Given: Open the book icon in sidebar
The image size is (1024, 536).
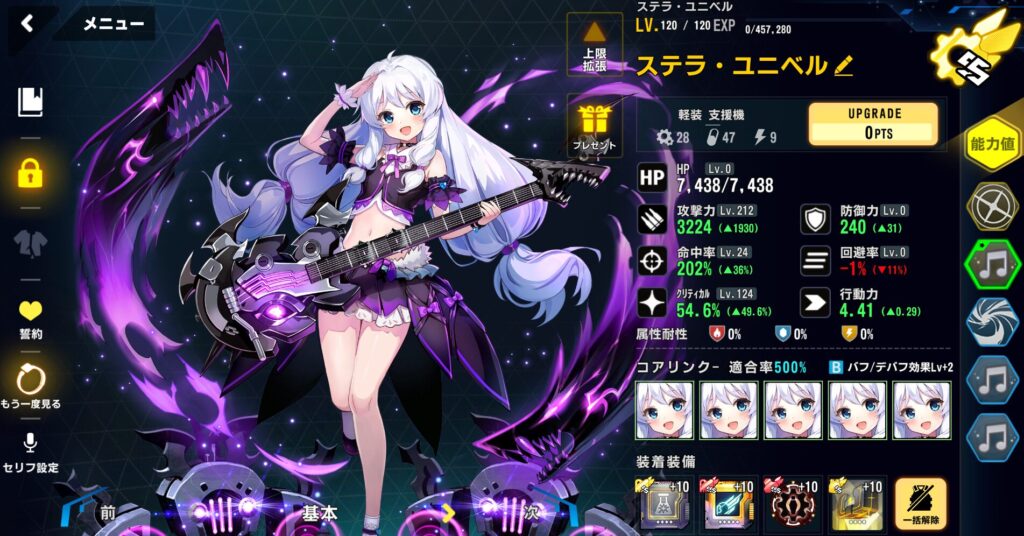Looking at the screenshot, I should [x=30, y=101].
